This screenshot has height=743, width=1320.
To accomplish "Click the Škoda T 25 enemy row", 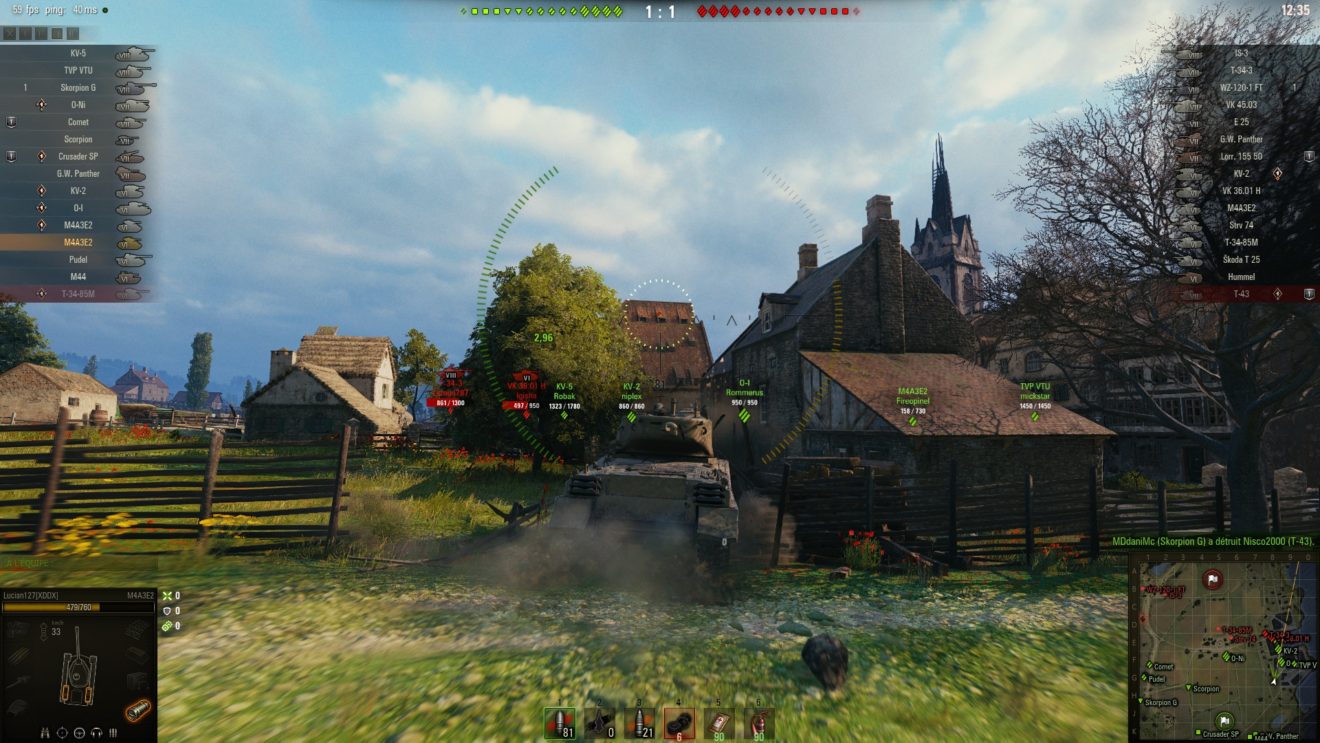I will pos(1239,260).
